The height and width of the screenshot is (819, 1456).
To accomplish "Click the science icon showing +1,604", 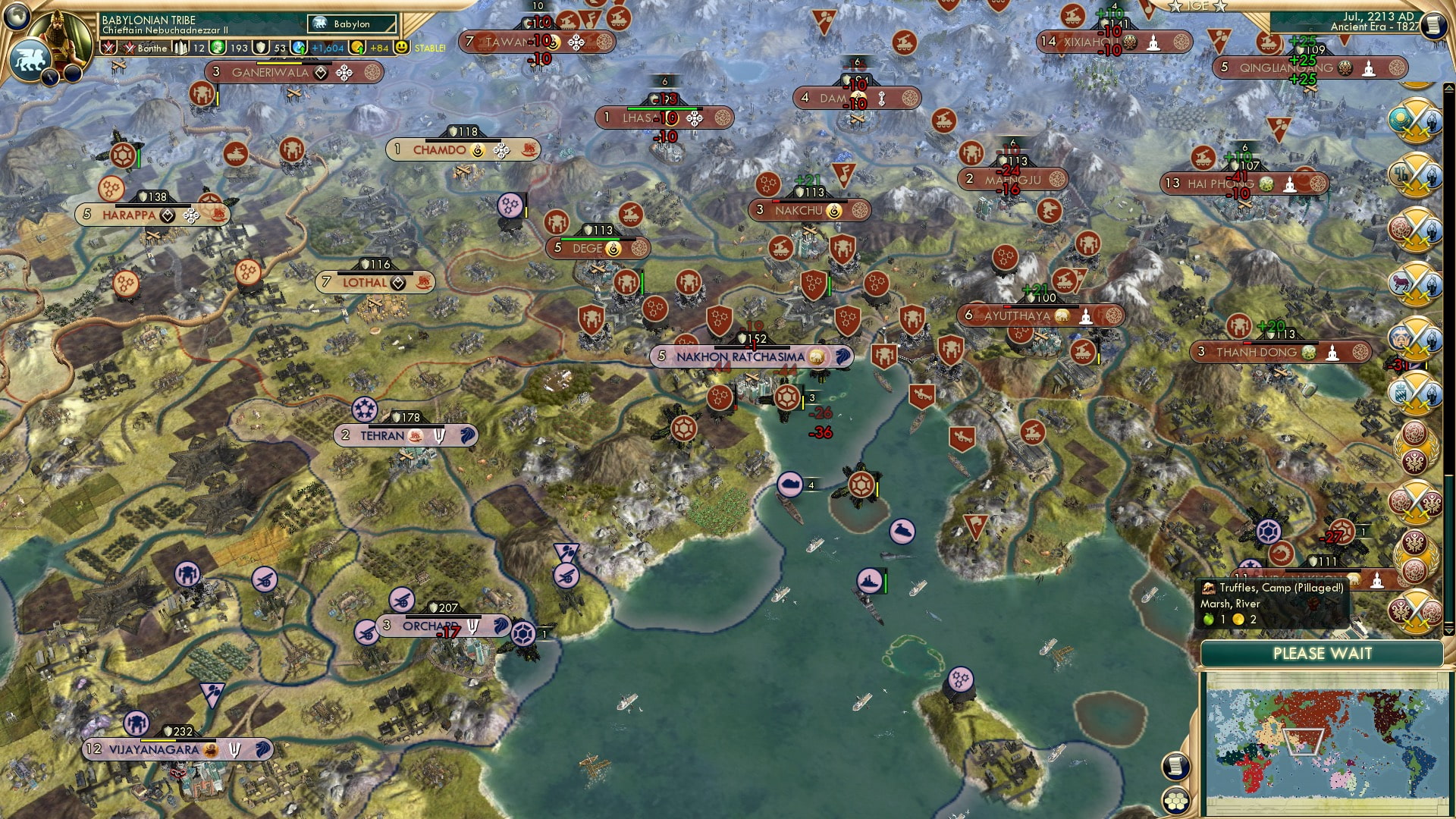I will pyautogui.click(x=299, y=48).
